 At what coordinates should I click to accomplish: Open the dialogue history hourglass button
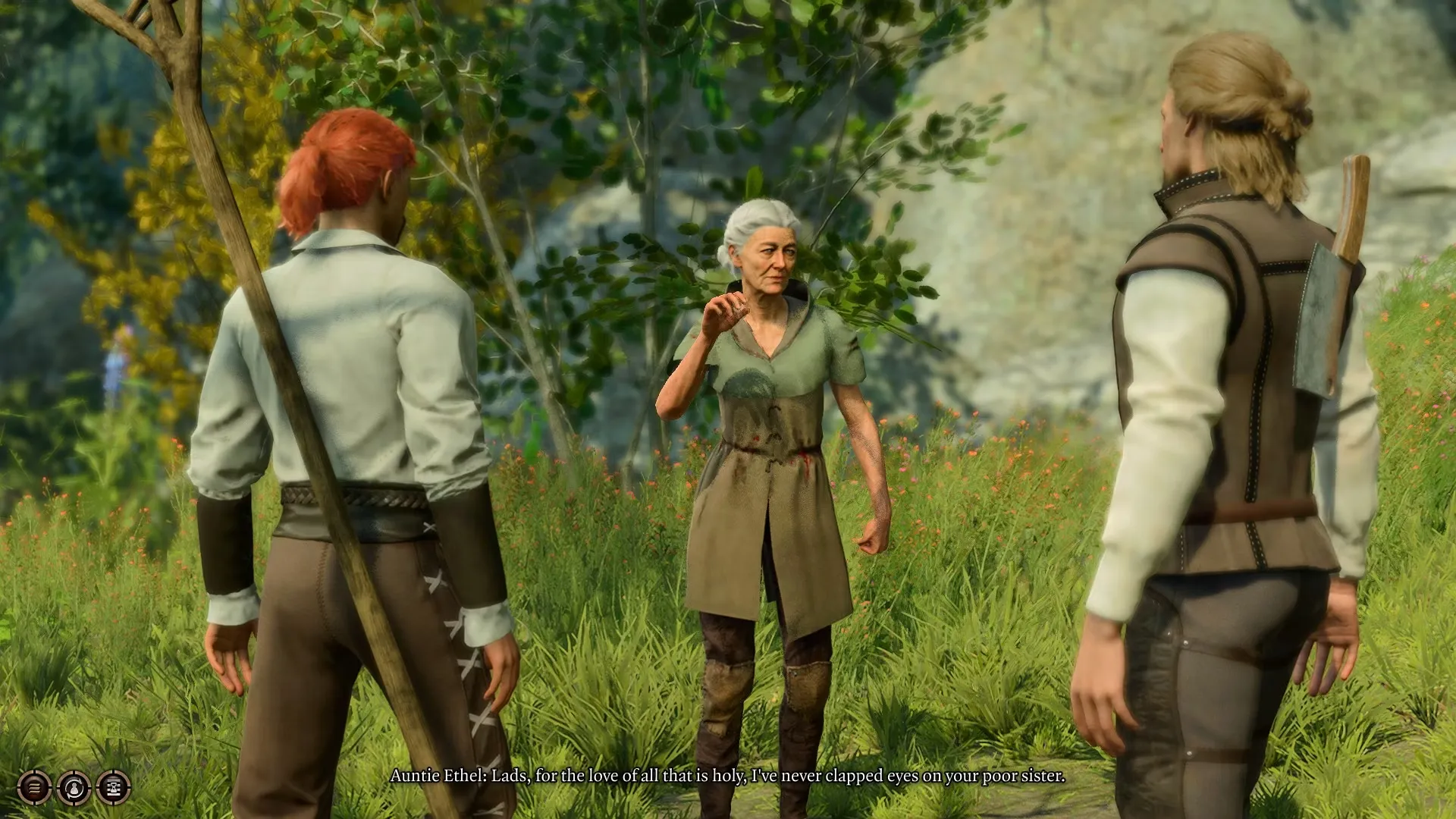pyautogui.click(x=114, y=788)
